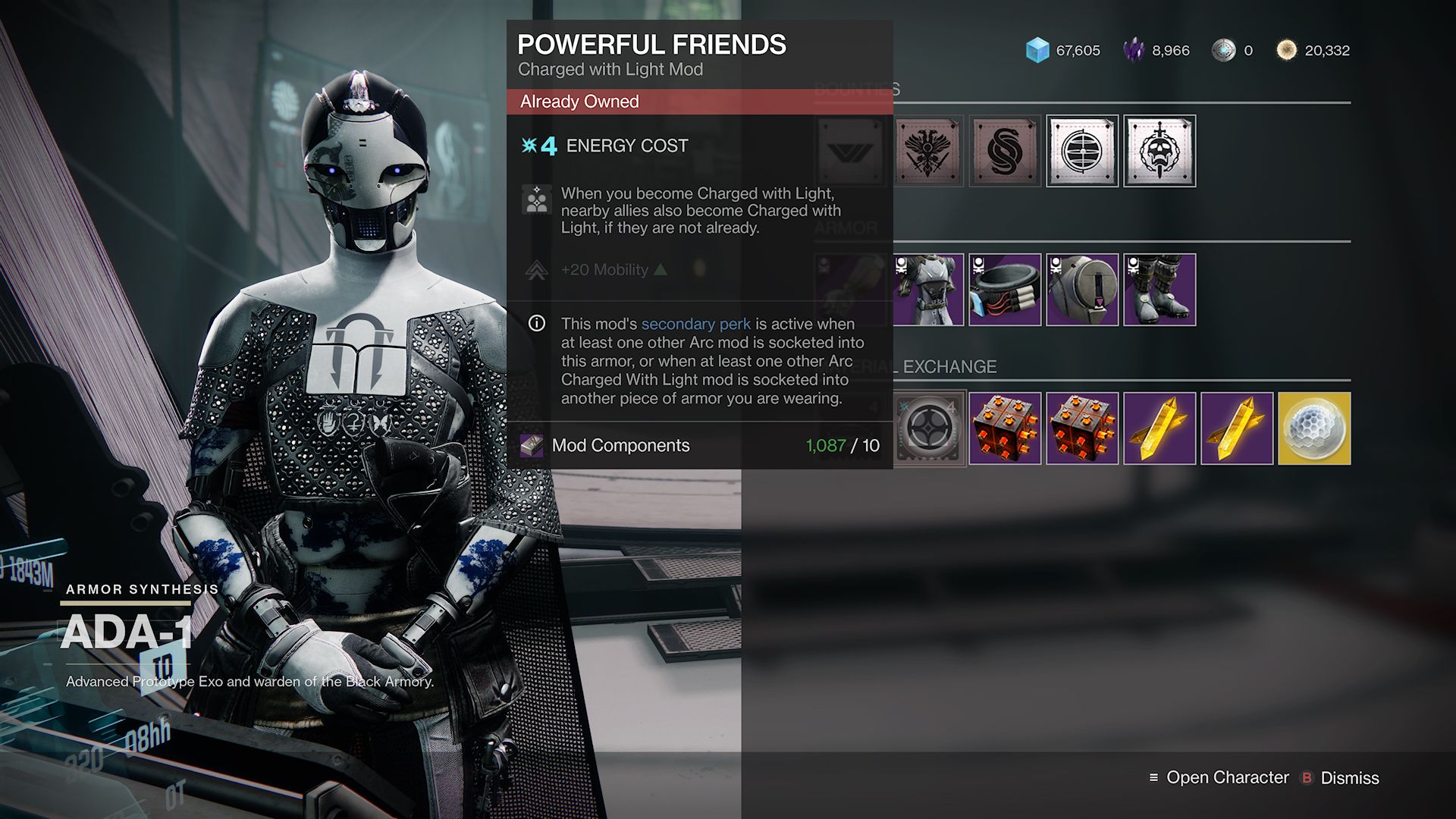
Task: Pick the first spiked cube material item
Action: coord(1005,428)
